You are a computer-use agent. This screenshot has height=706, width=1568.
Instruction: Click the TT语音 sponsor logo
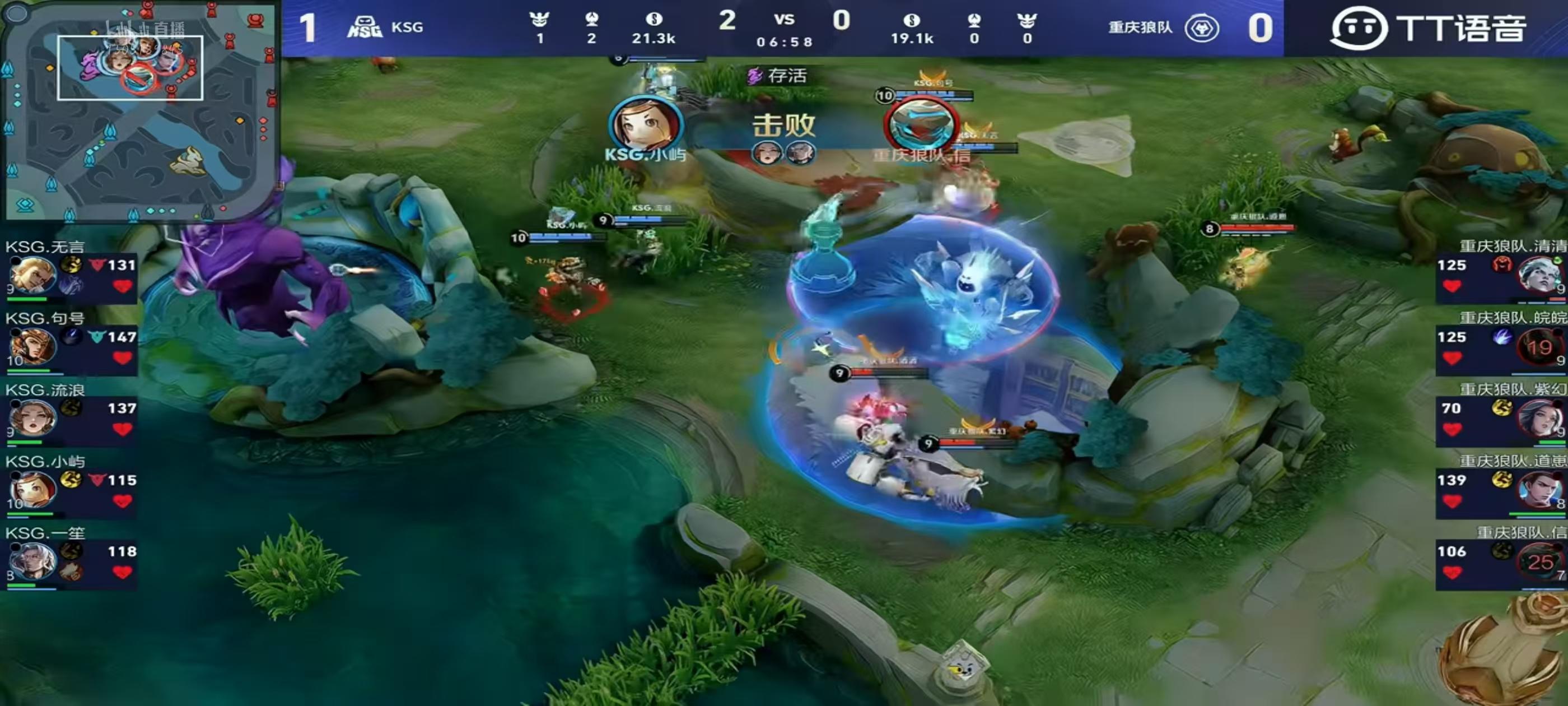click(1428, 28)
